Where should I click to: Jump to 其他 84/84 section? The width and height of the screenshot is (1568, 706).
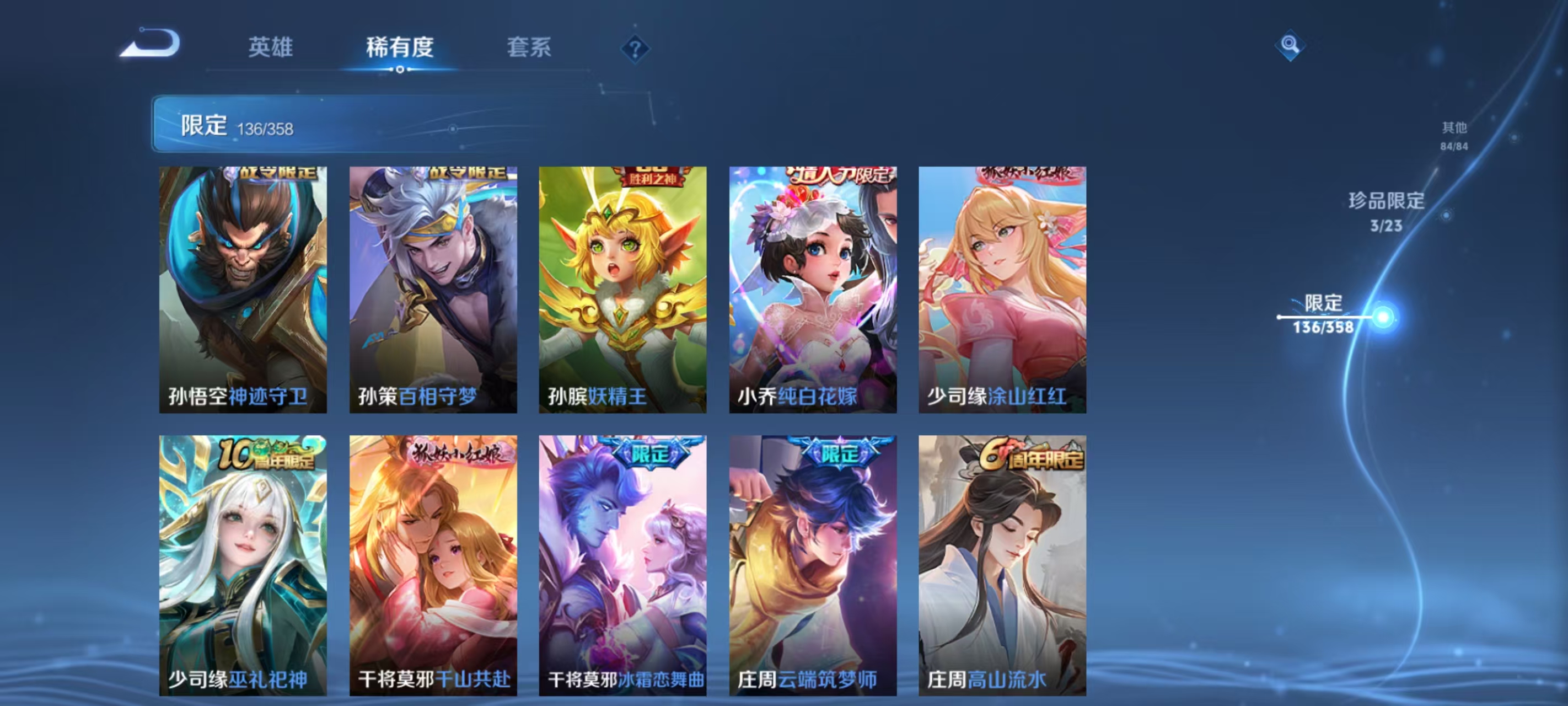[1455, 135]
